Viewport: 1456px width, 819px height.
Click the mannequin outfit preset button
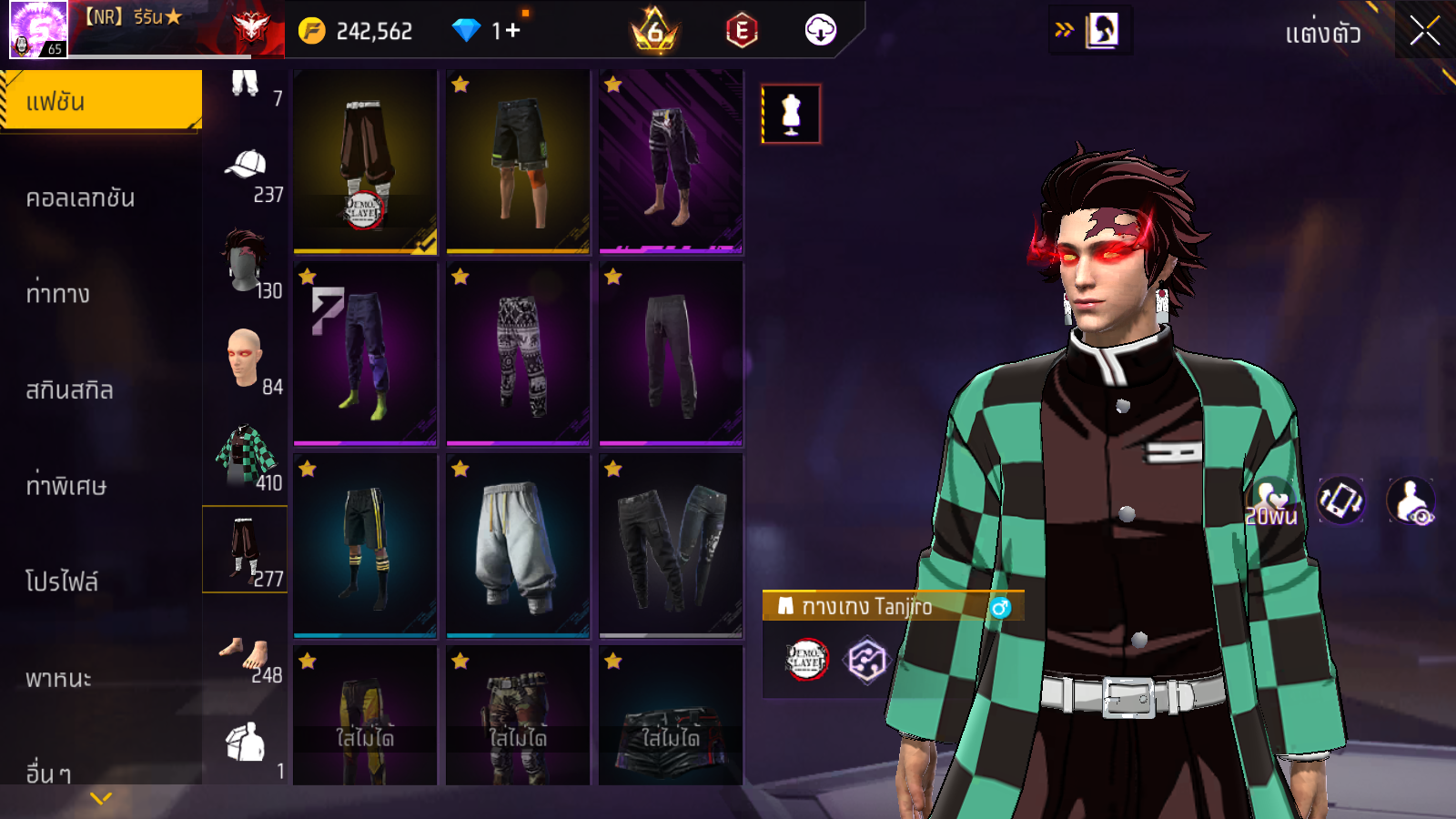[x=791, y=115]
